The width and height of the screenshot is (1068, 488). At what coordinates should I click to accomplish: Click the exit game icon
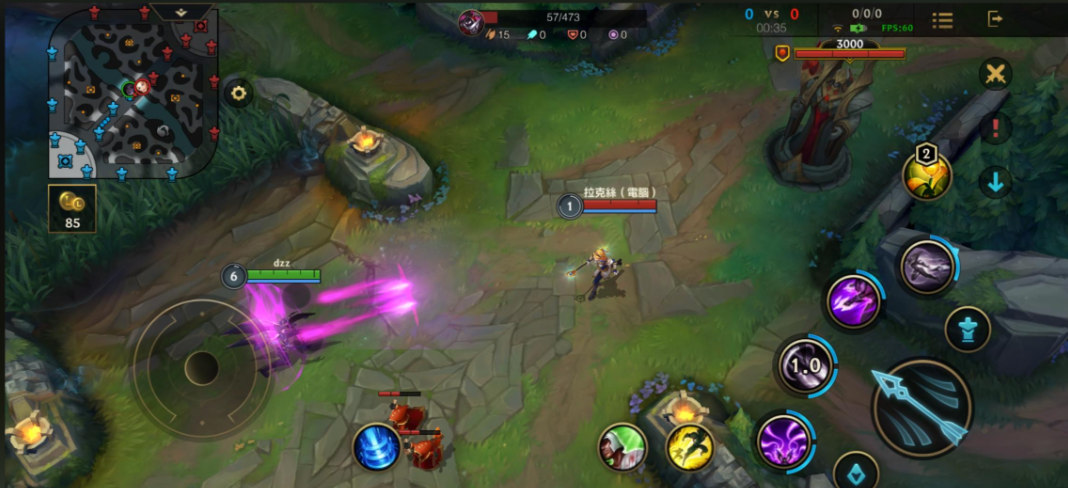[995, 19]
